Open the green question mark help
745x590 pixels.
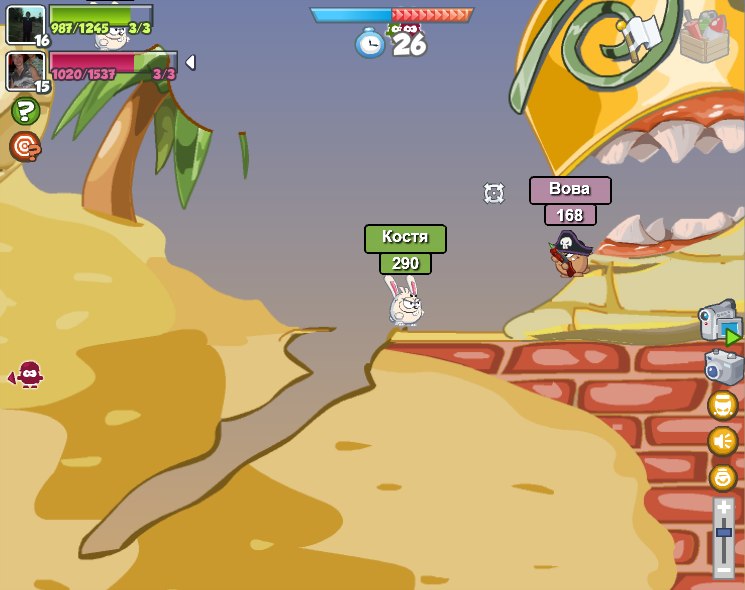[25, 111]
